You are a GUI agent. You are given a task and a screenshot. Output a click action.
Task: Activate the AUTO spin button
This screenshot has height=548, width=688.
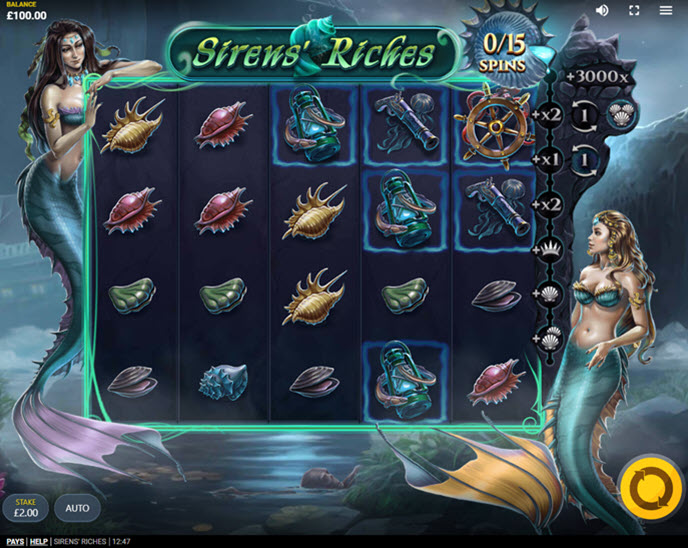[78, 508]
